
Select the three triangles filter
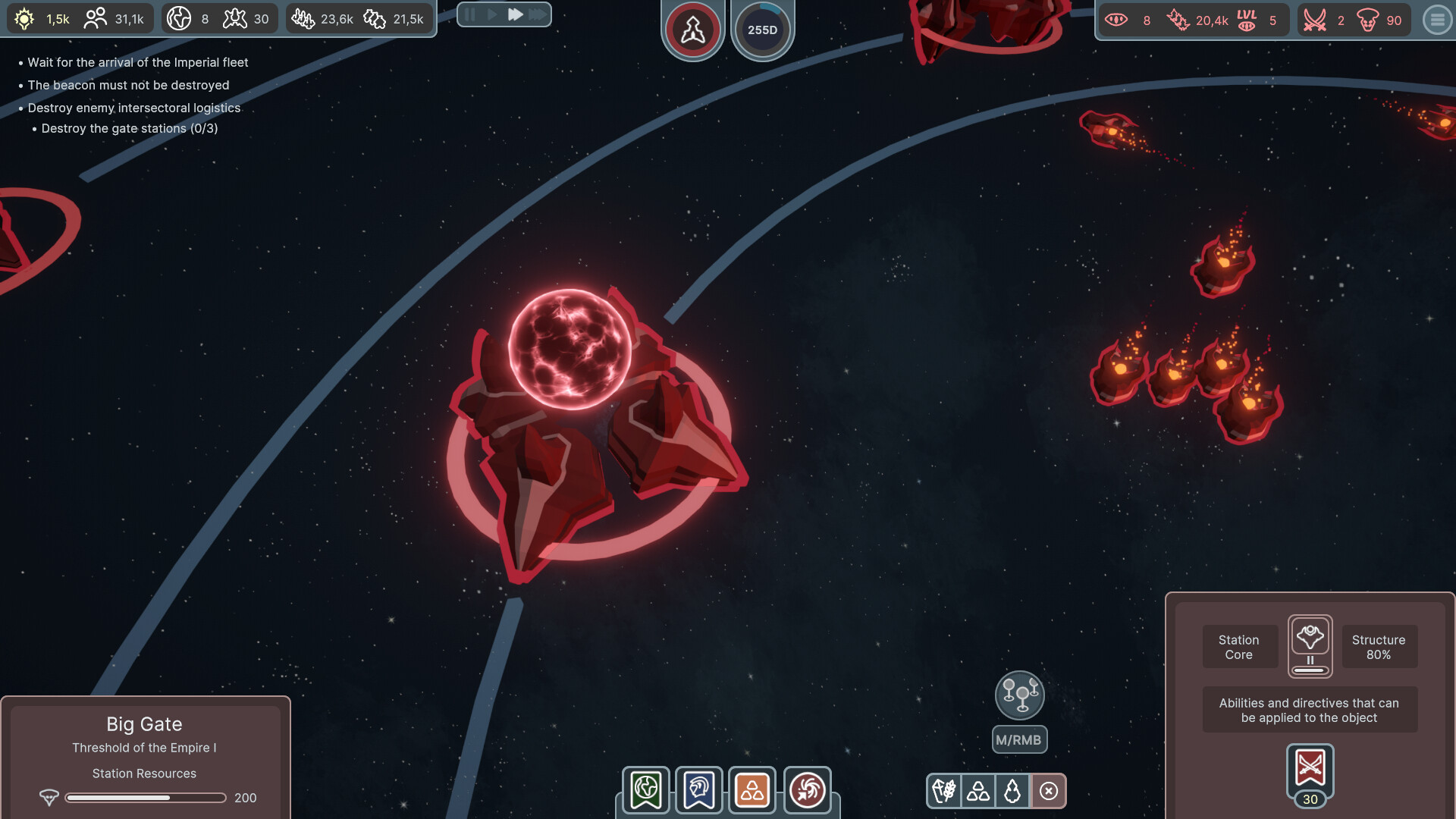tap(978, 791)
